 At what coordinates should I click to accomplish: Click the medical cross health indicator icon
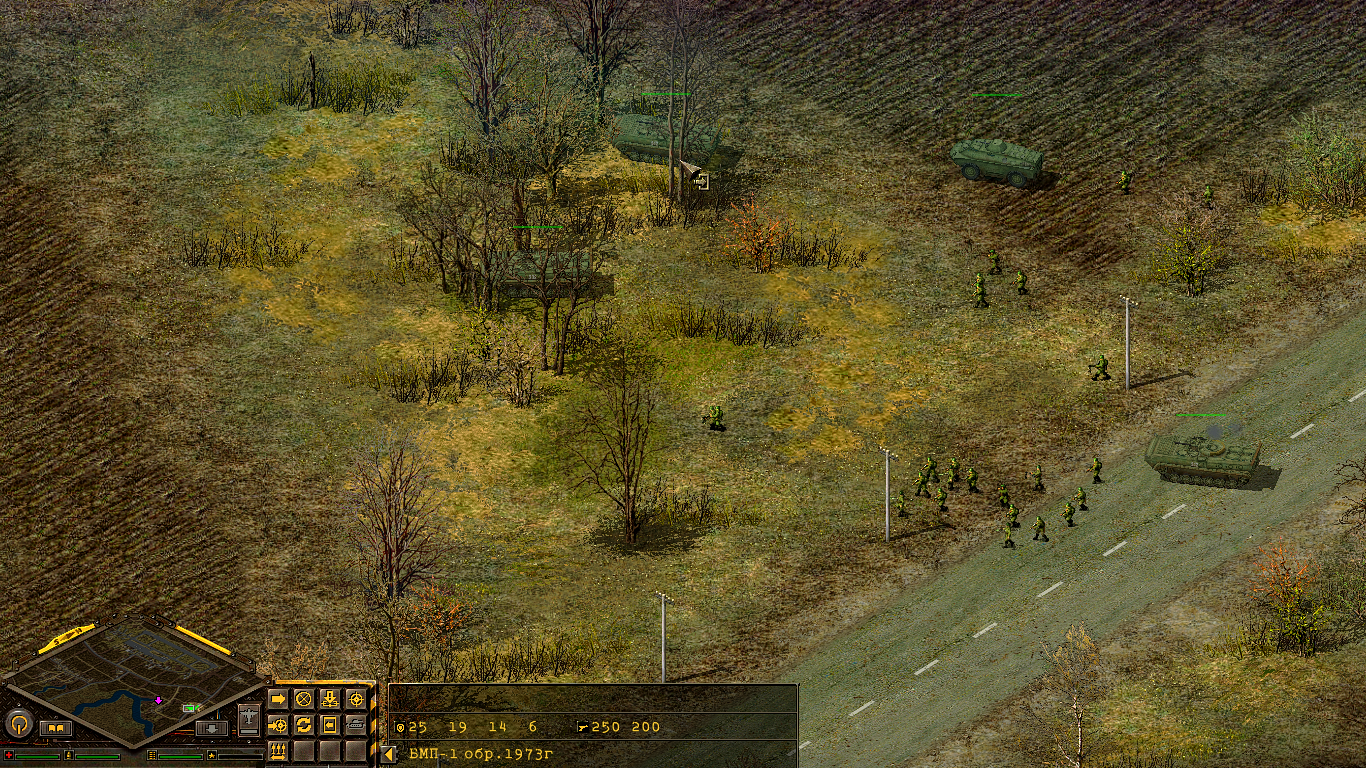coord(9,755)
